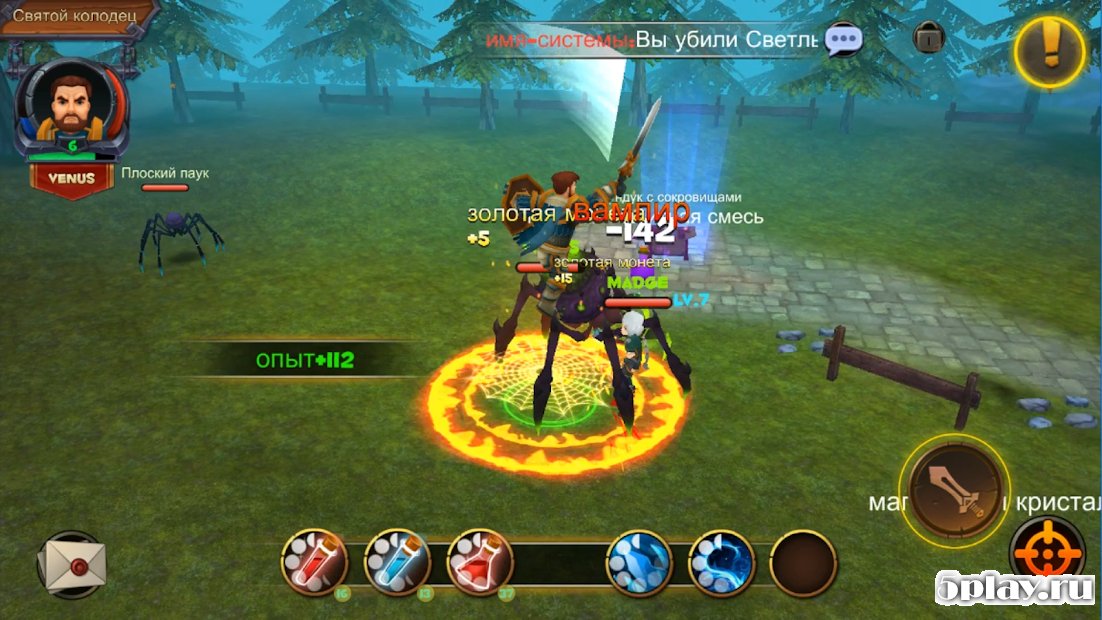Open the mail envelope

coord(72,565)
